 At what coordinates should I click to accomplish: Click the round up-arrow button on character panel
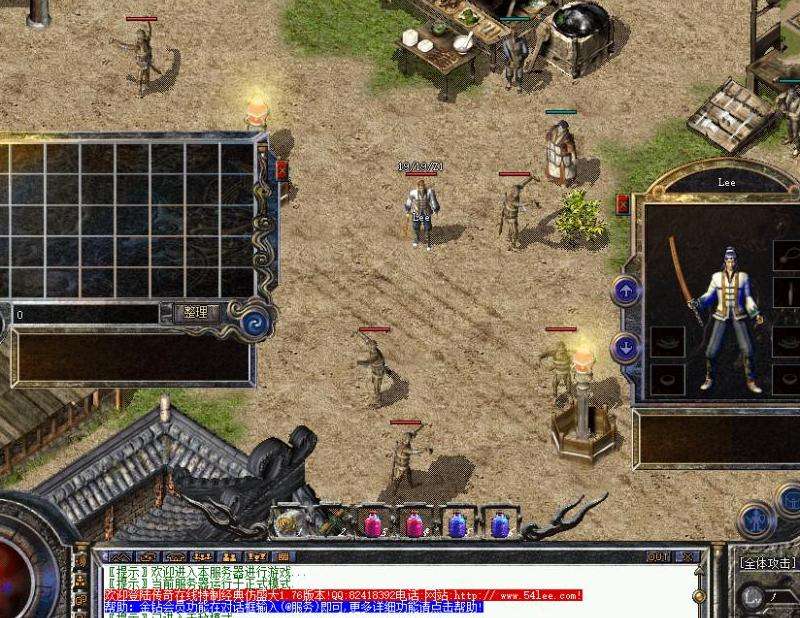(x=626, y=291)
